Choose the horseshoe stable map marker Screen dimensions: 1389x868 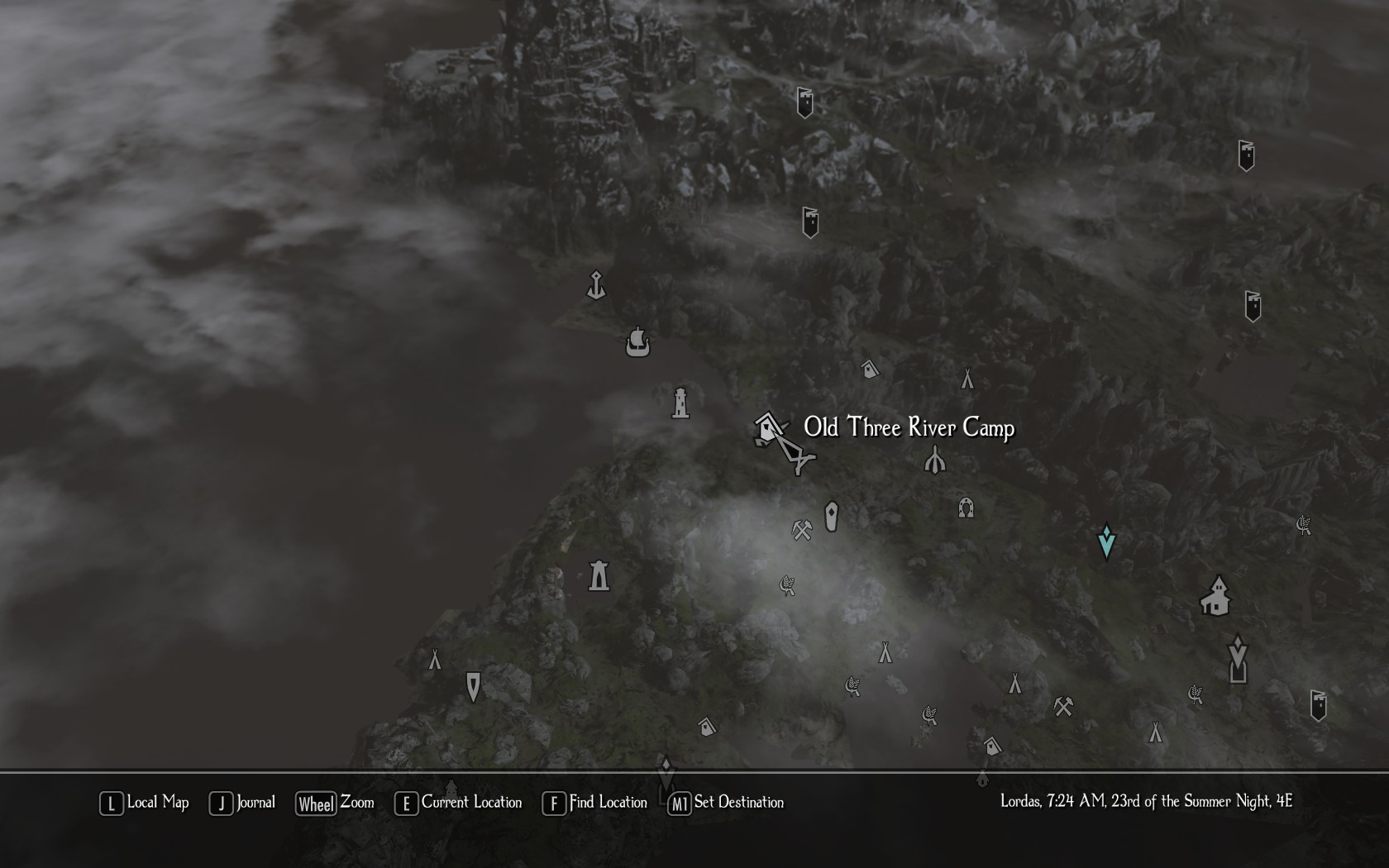[966, 507]
